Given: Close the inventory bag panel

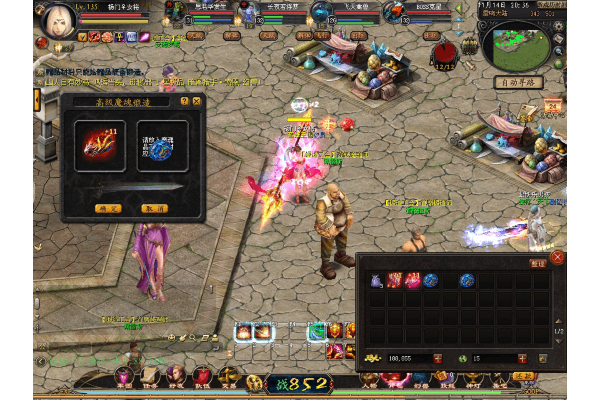Looking at the screenshot, I should click(x=557, y=257).
